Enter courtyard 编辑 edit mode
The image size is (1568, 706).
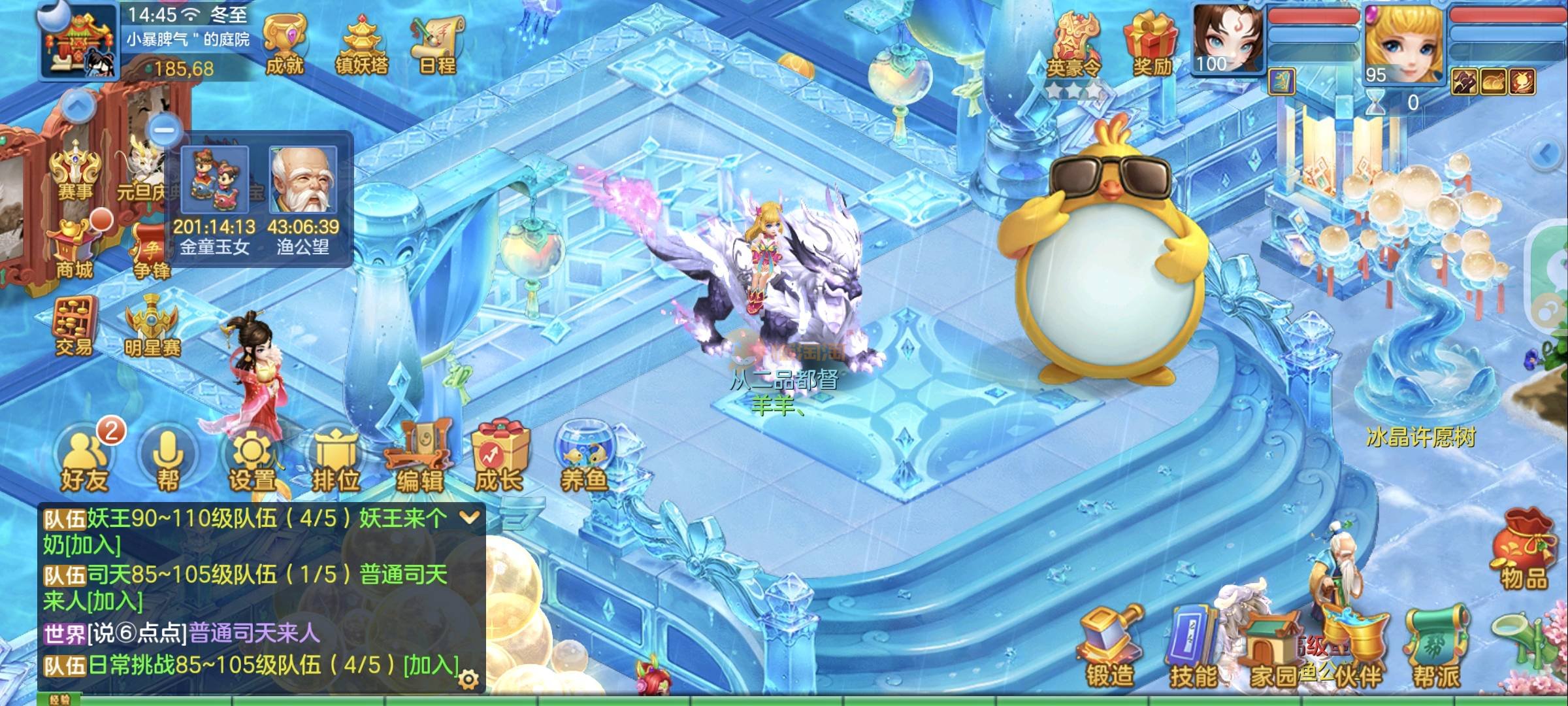point(419,458)
